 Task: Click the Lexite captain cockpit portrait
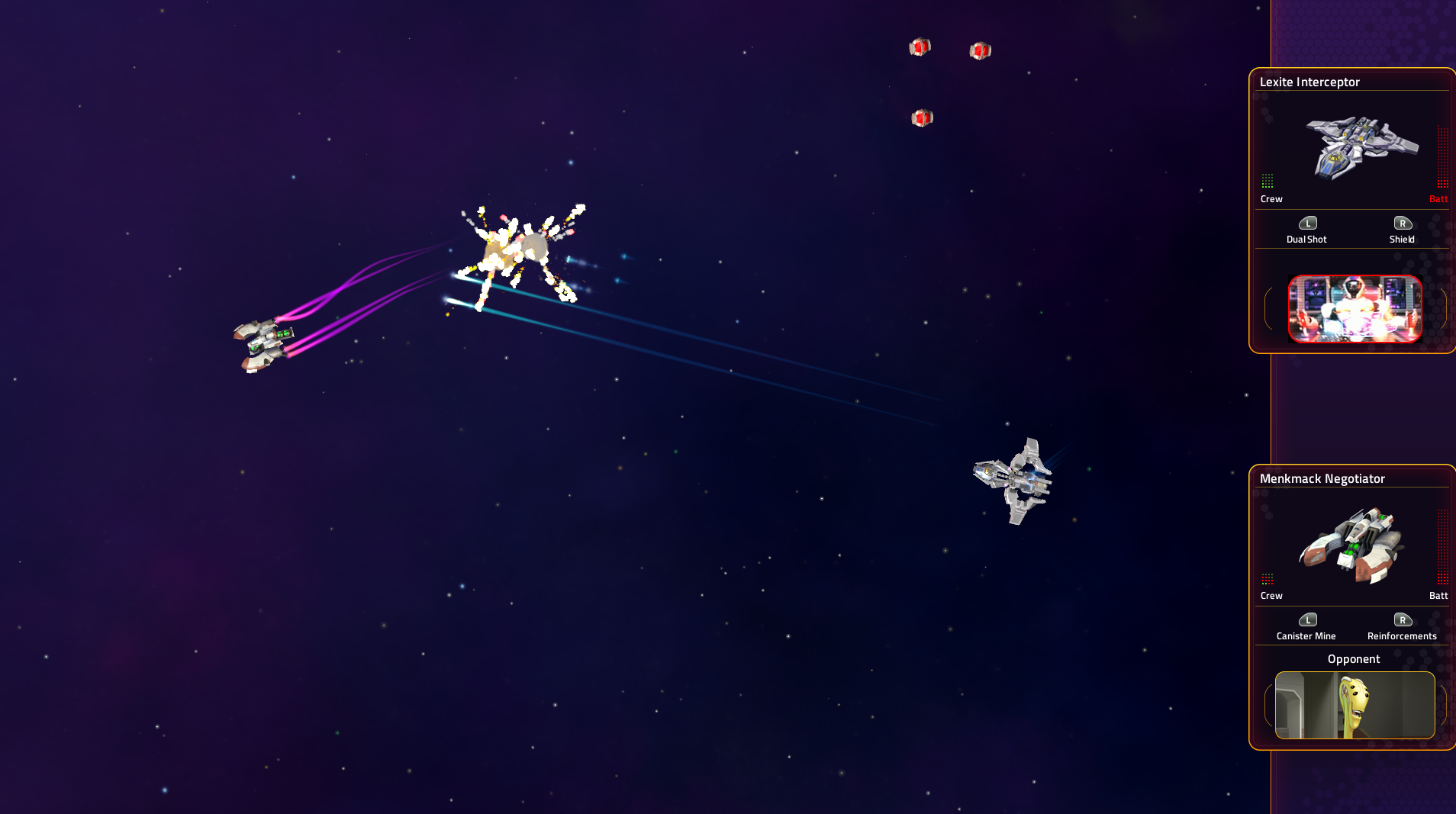tap(1355, 309)
